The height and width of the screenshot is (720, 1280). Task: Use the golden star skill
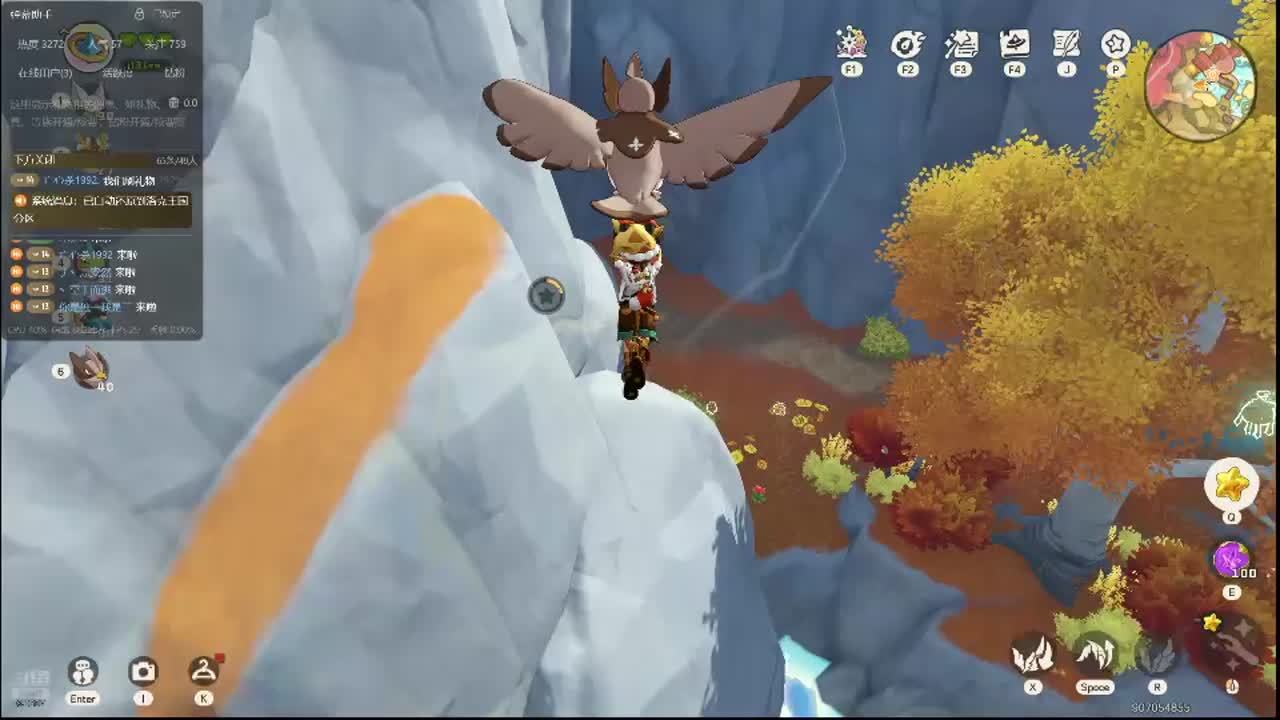(1231, 484)
